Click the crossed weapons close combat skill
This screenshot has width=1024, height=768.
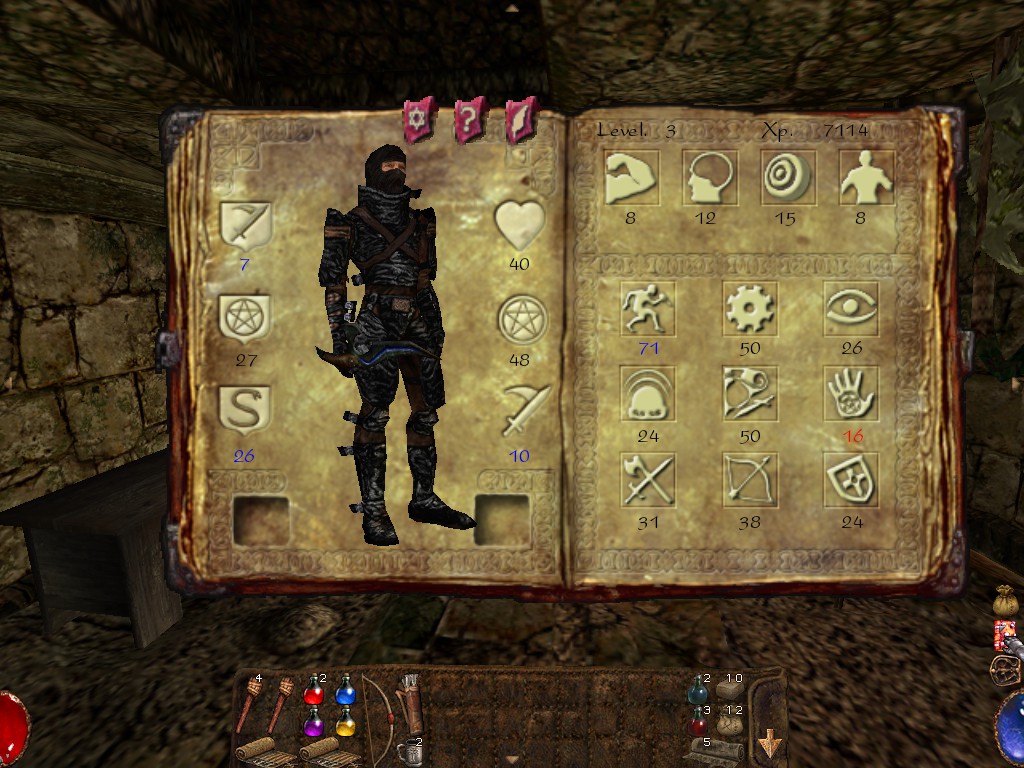(x=647, y=481)
